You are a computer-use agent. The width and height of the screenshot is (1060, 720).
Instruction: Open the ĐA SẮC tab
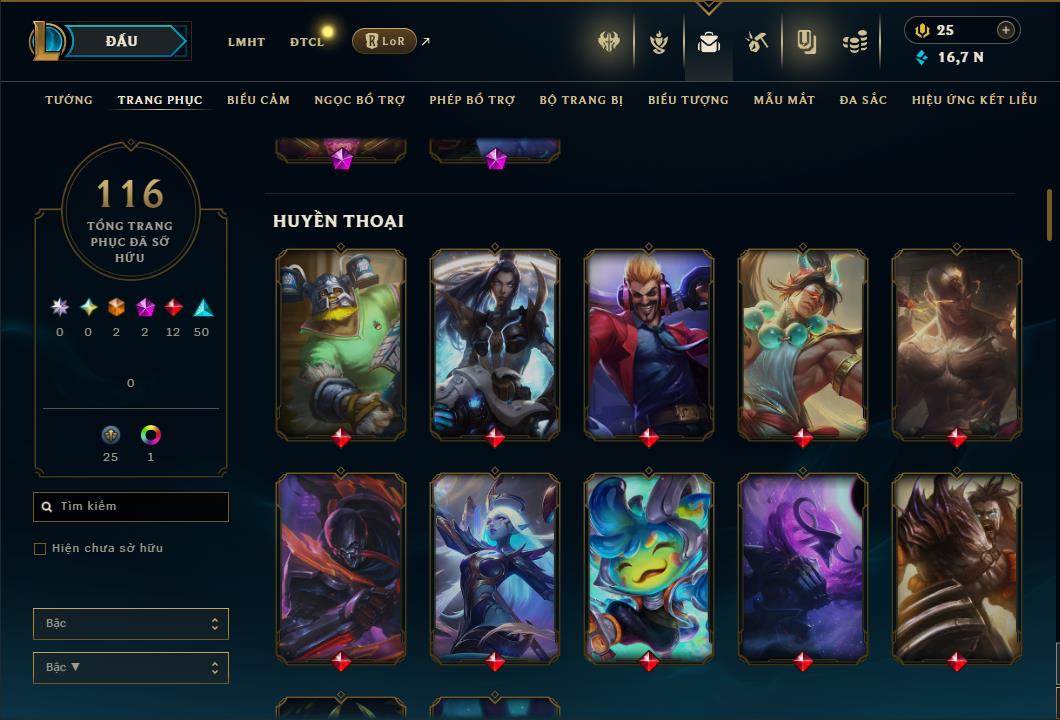click(863, 100)
